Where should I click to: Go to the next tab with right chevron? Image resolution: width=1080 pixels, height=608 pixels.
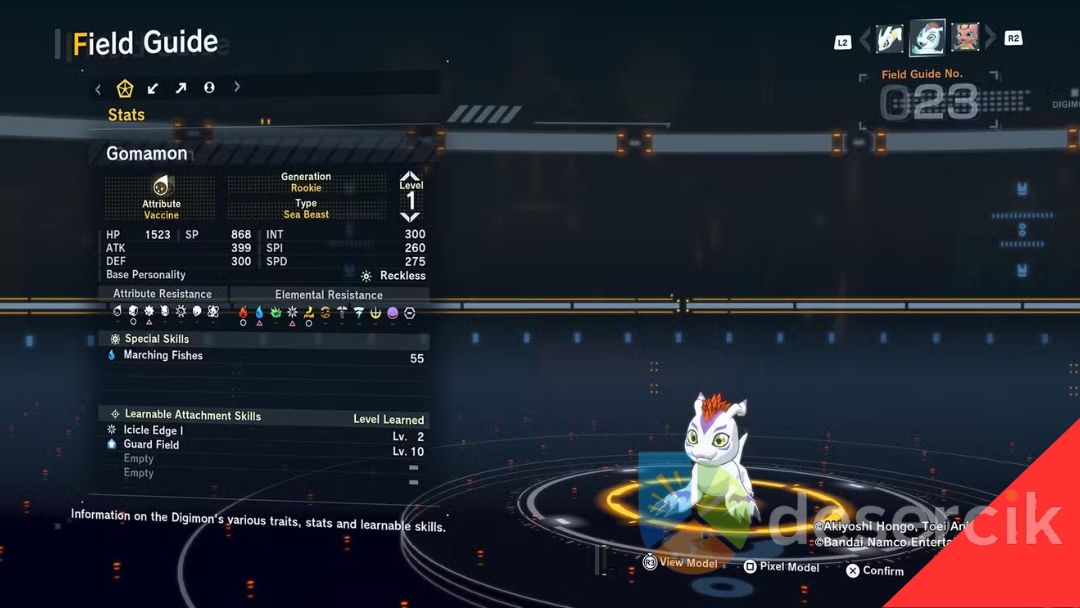pyautogui.click(x=237, y=88)
